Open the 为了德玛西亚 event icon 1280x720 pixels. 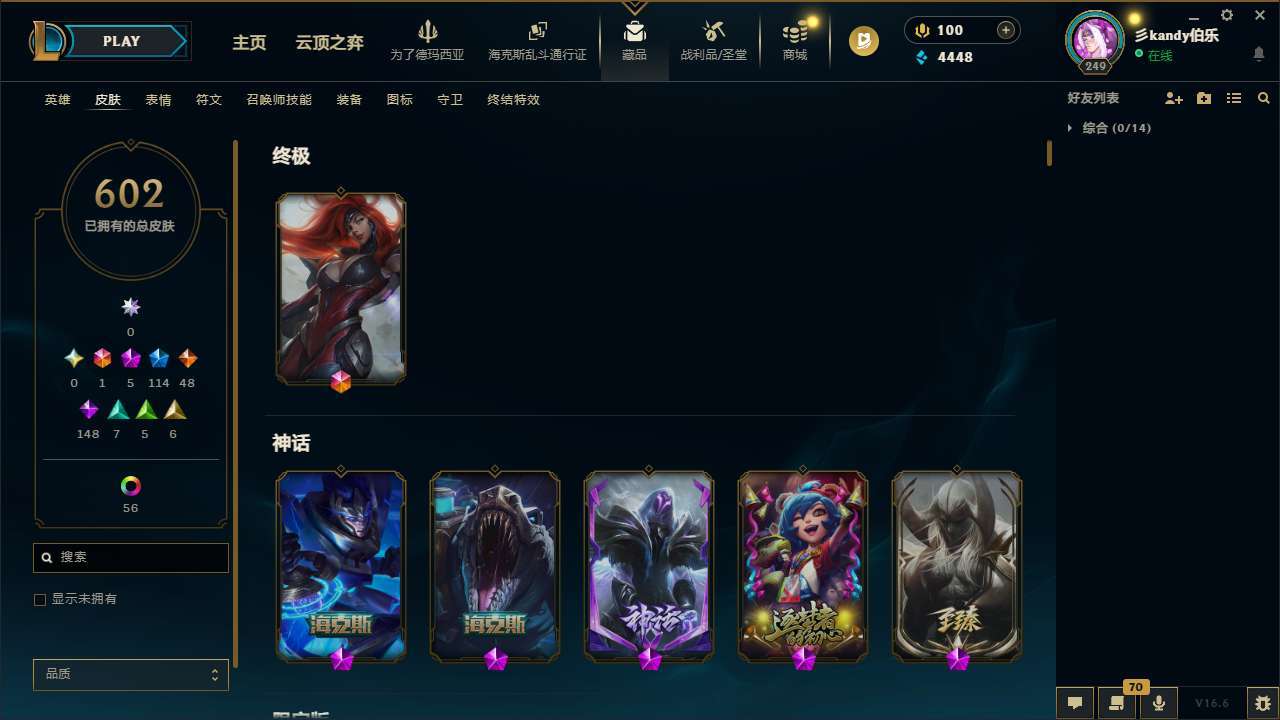[x=428, y=40]
